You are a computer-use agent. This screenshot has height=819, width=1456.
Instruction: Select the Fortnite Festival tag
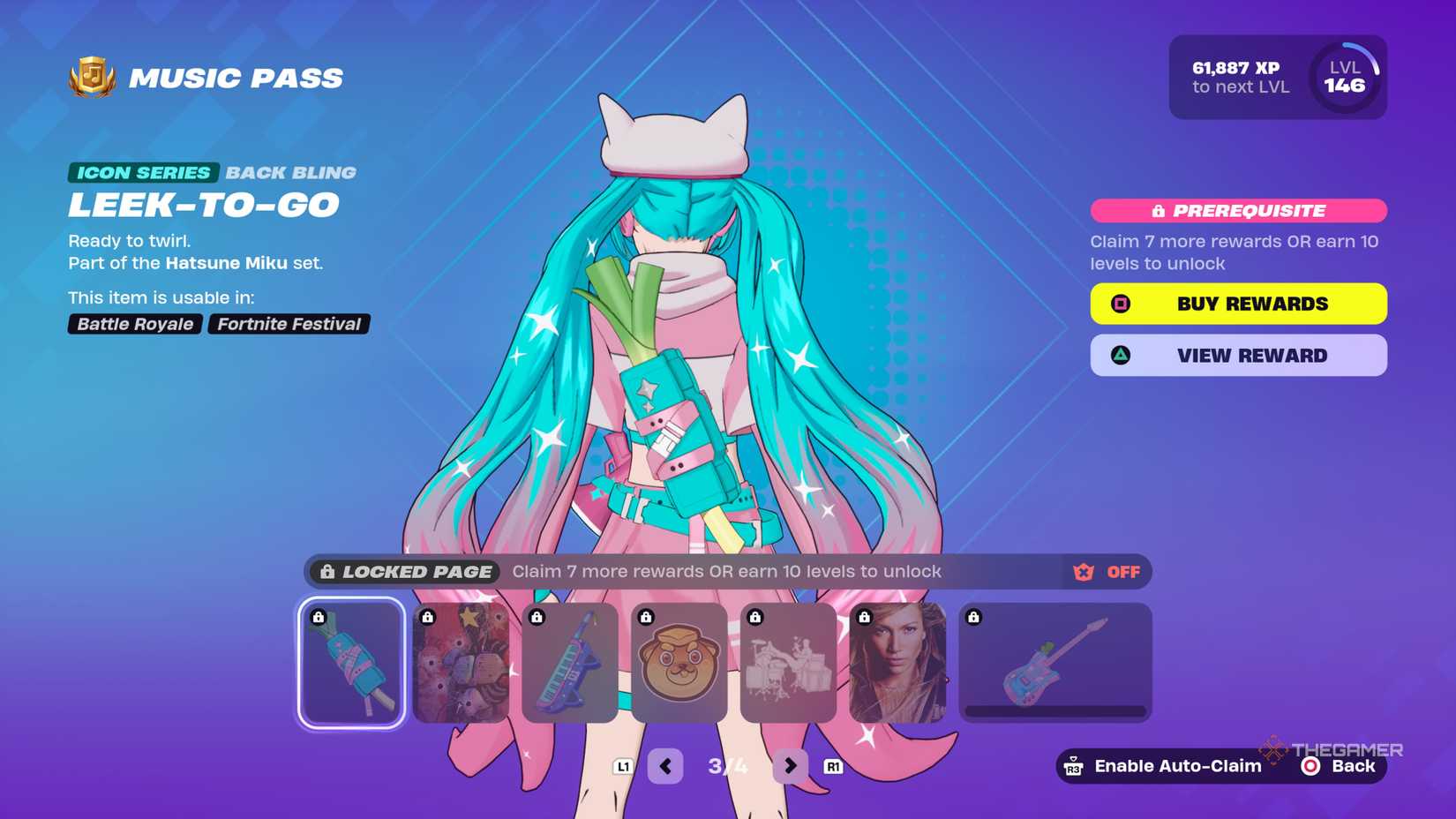pos(289,324)
